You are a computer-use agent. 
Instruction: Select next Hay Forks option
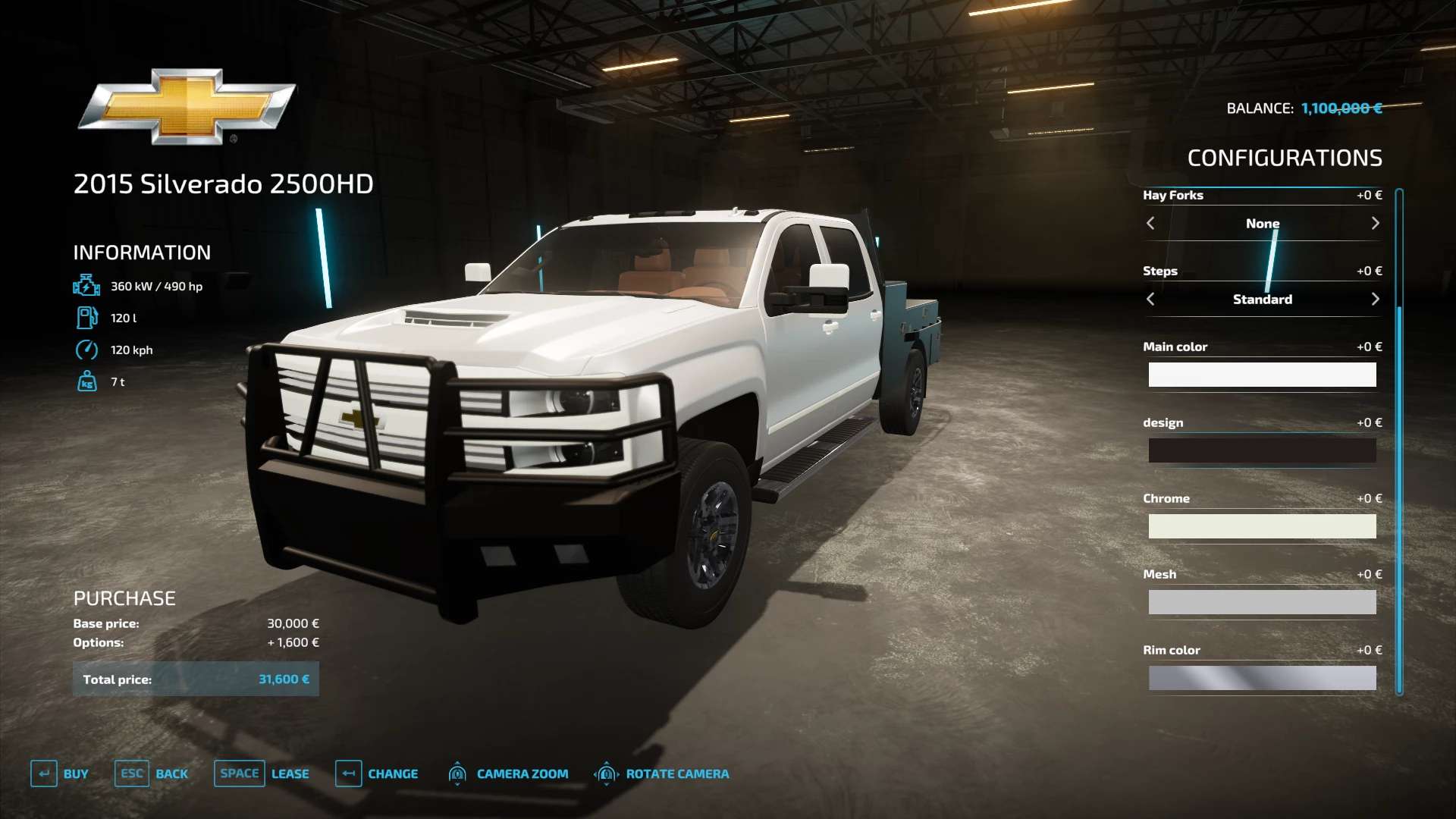[1375, 223]
